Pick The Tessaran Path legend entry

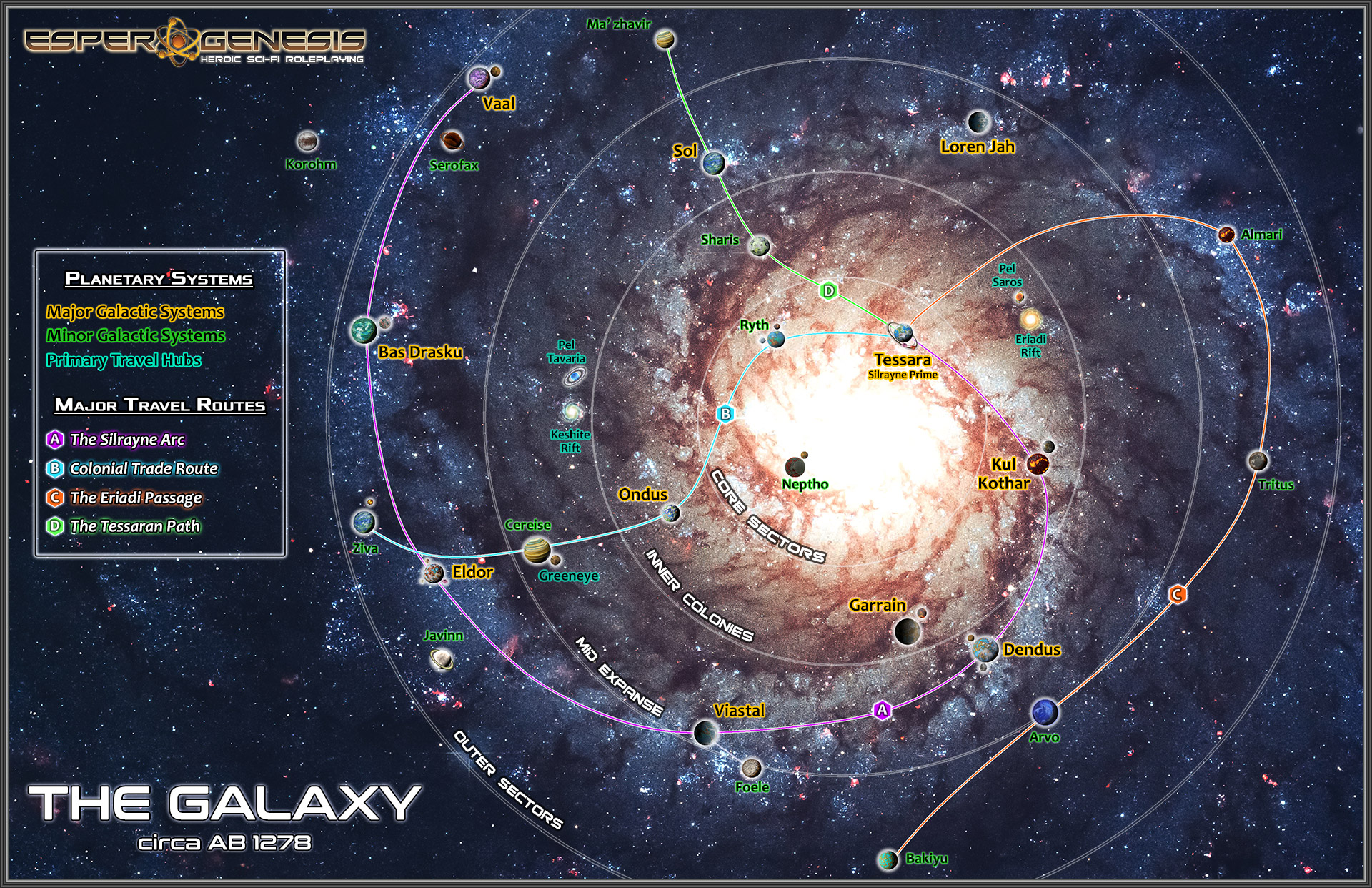(134, 526)
